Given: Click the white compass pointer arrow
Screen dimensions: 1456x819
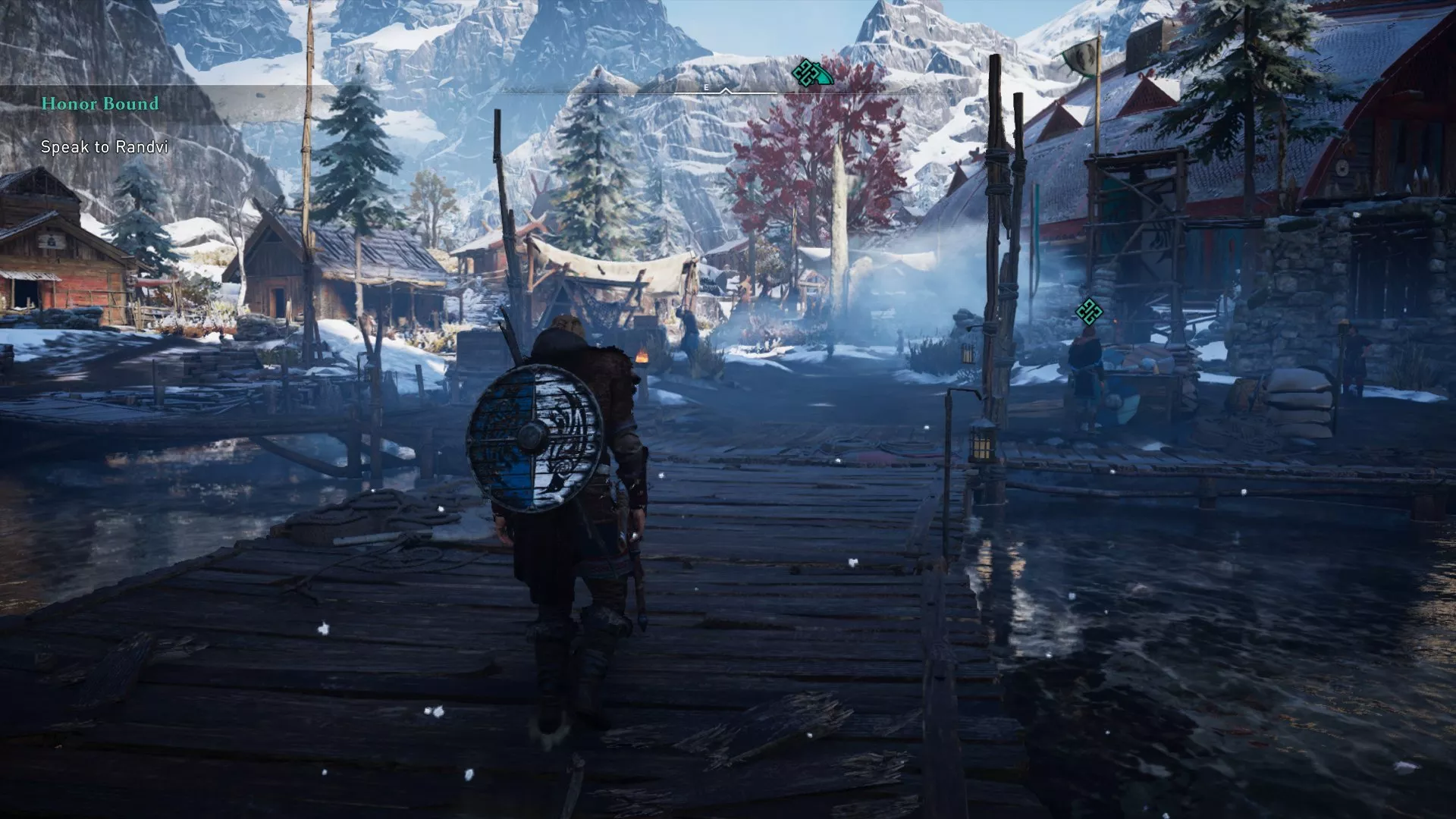Looking at the screenshot, I should coord(726,91).
